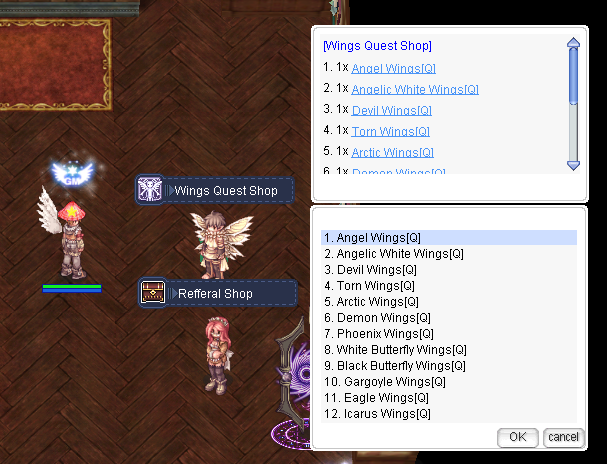The image size is (607, 464).
Task: Open the Angel Wings[Q] item link
Action: pos(393,67)
